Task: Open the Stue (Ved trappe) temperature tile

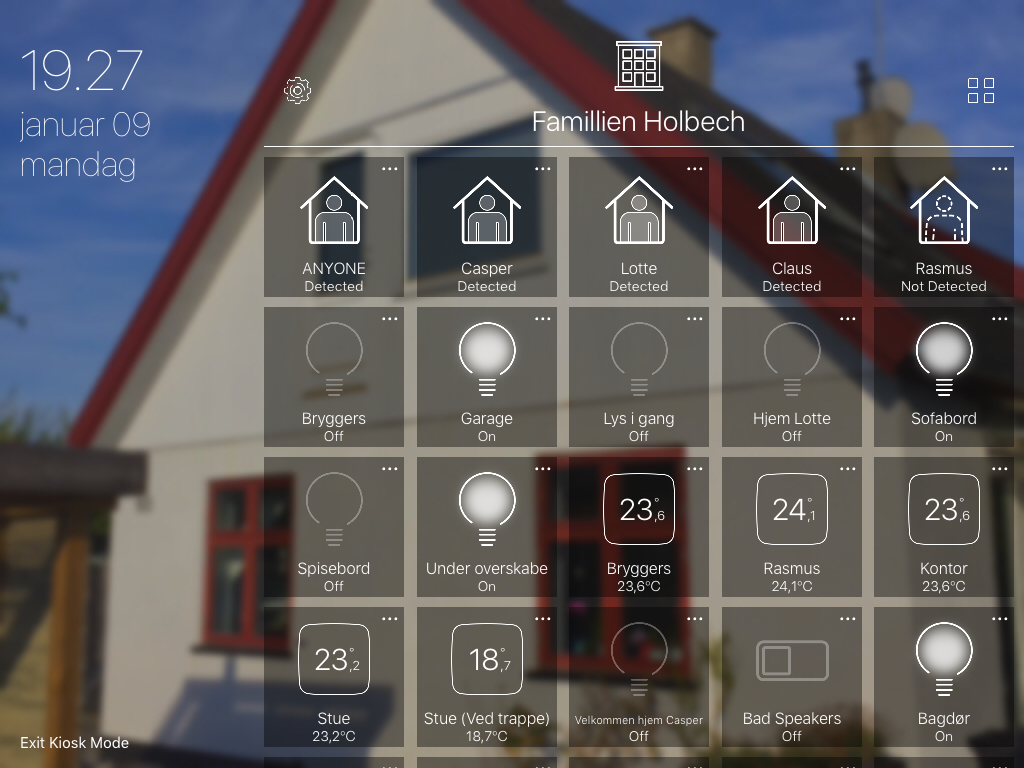Action: click(487, 676)
